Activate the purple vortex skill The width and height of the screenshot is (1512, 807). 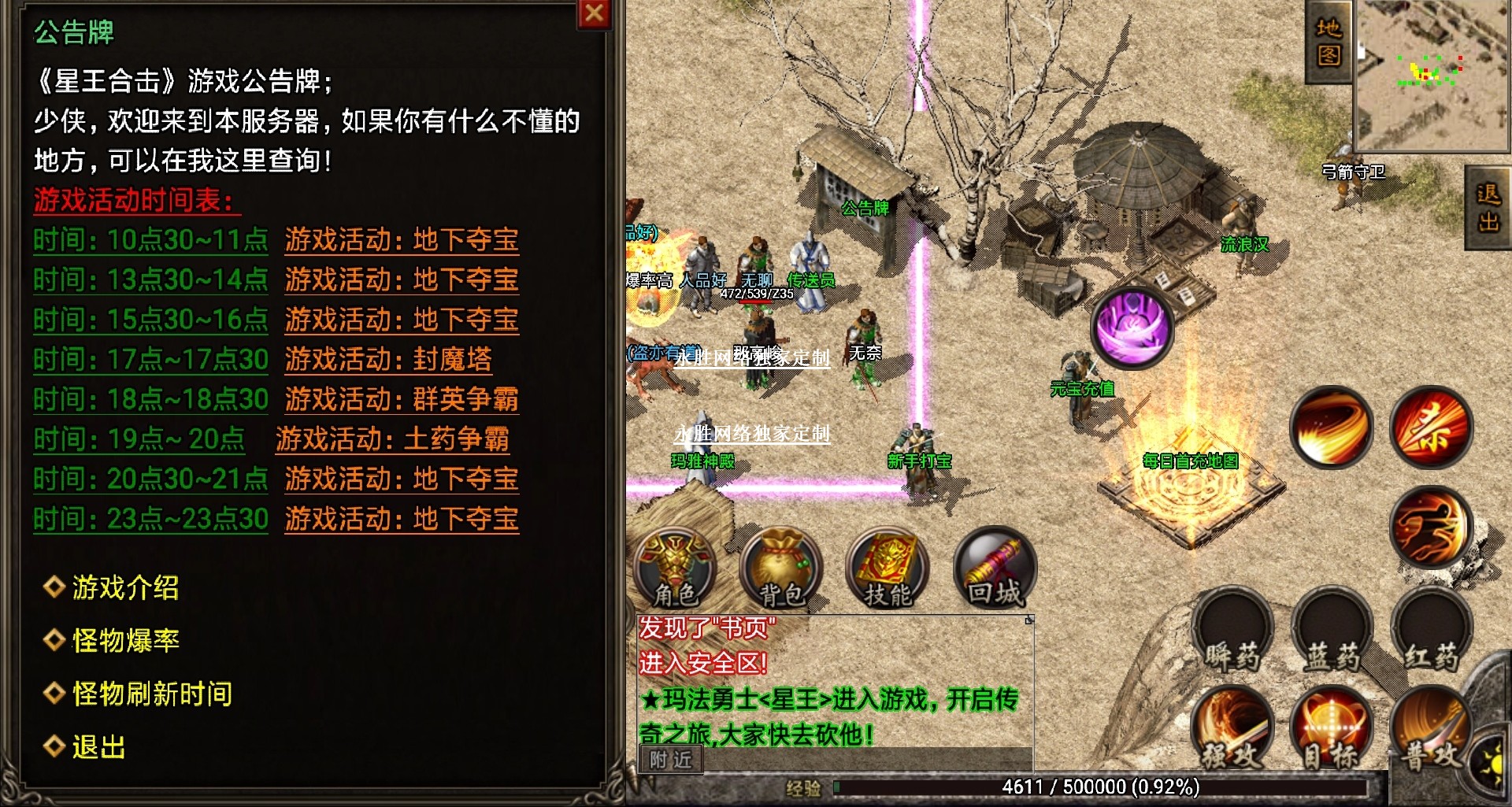(x=1132, y=328)
